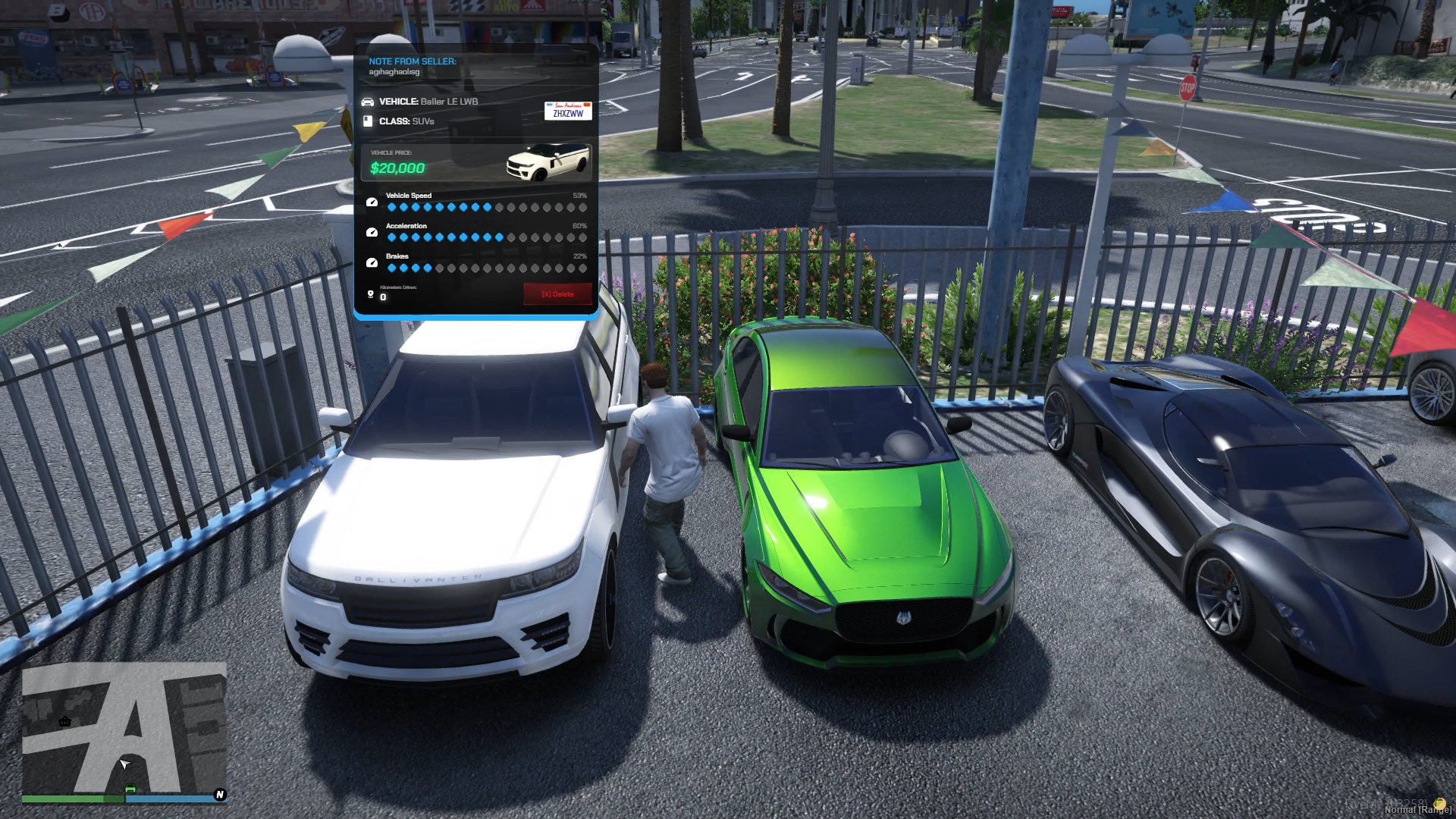Click the vehicle icon next to VEHICLE label
The height and width of the screenshot is (819, 1456).
368,102
